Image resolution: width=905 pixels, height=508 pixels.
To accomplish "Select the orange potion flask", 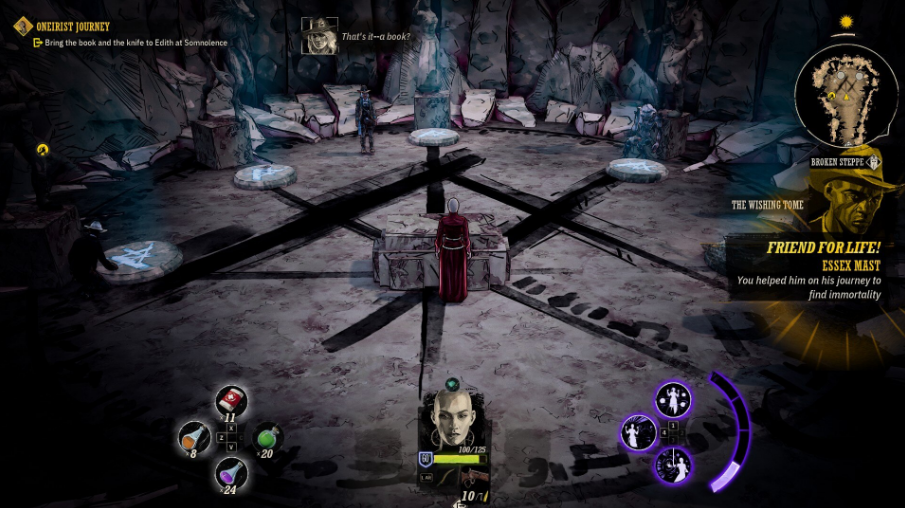I will point(194,436).
